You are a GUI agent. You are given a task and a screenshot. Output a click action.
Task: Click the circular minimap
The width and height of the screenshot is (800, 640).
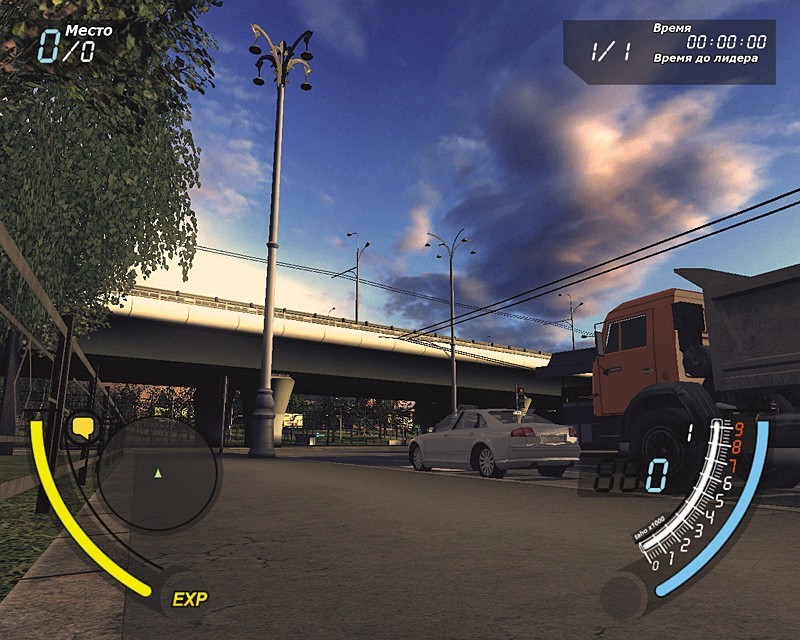pos(158,473)
